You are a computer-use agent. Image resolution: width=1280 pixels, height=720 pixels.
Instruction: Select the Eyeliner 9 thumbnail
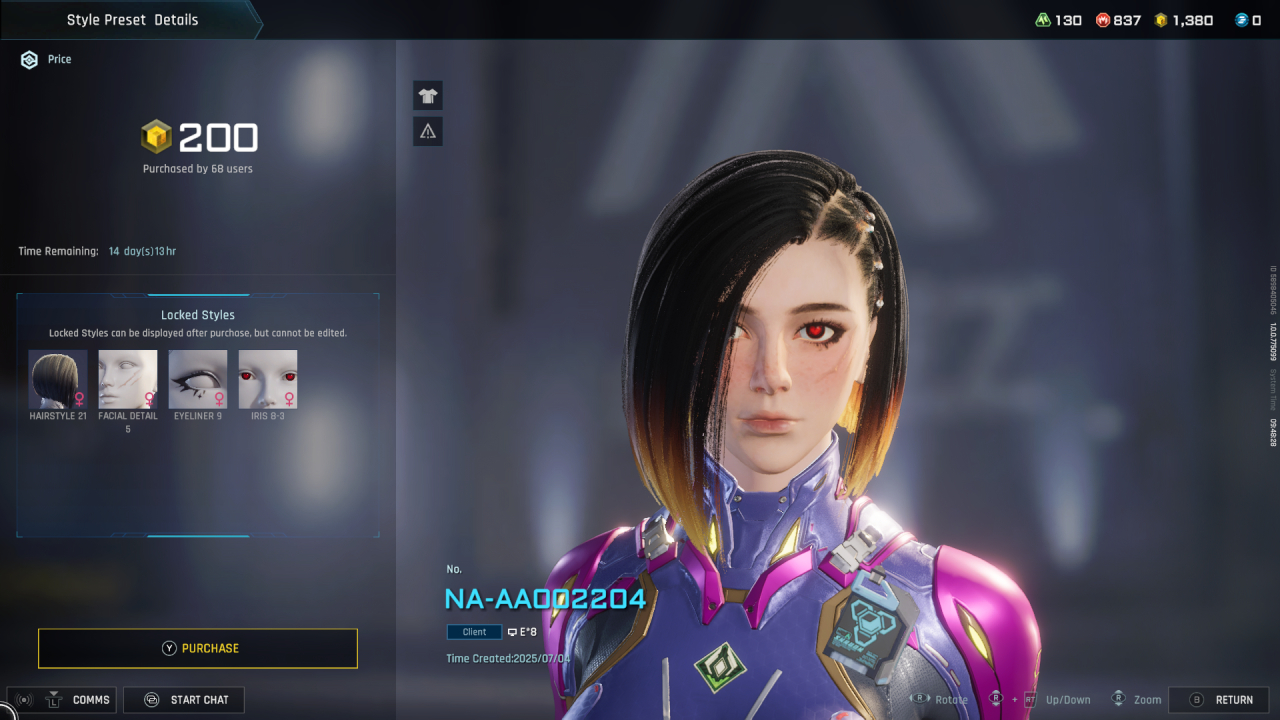tap(198, 379)
